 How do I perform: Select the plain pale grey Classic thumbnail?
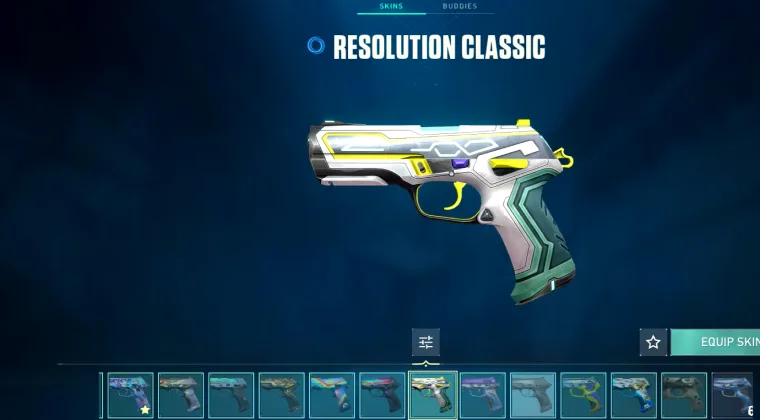(x=533, y=394)
